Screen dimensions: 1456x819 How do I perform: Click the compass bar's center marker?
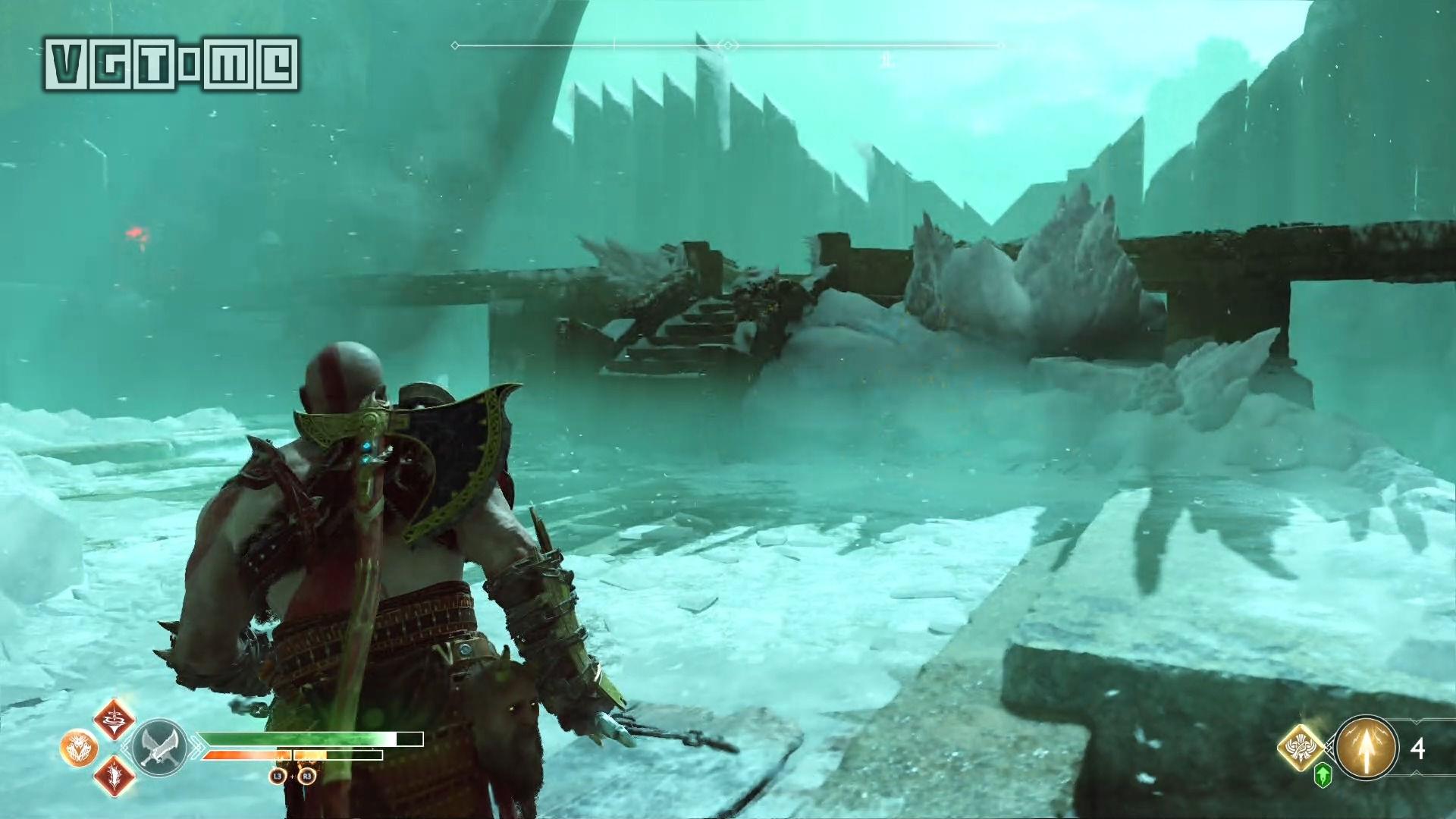click(728, 45)
